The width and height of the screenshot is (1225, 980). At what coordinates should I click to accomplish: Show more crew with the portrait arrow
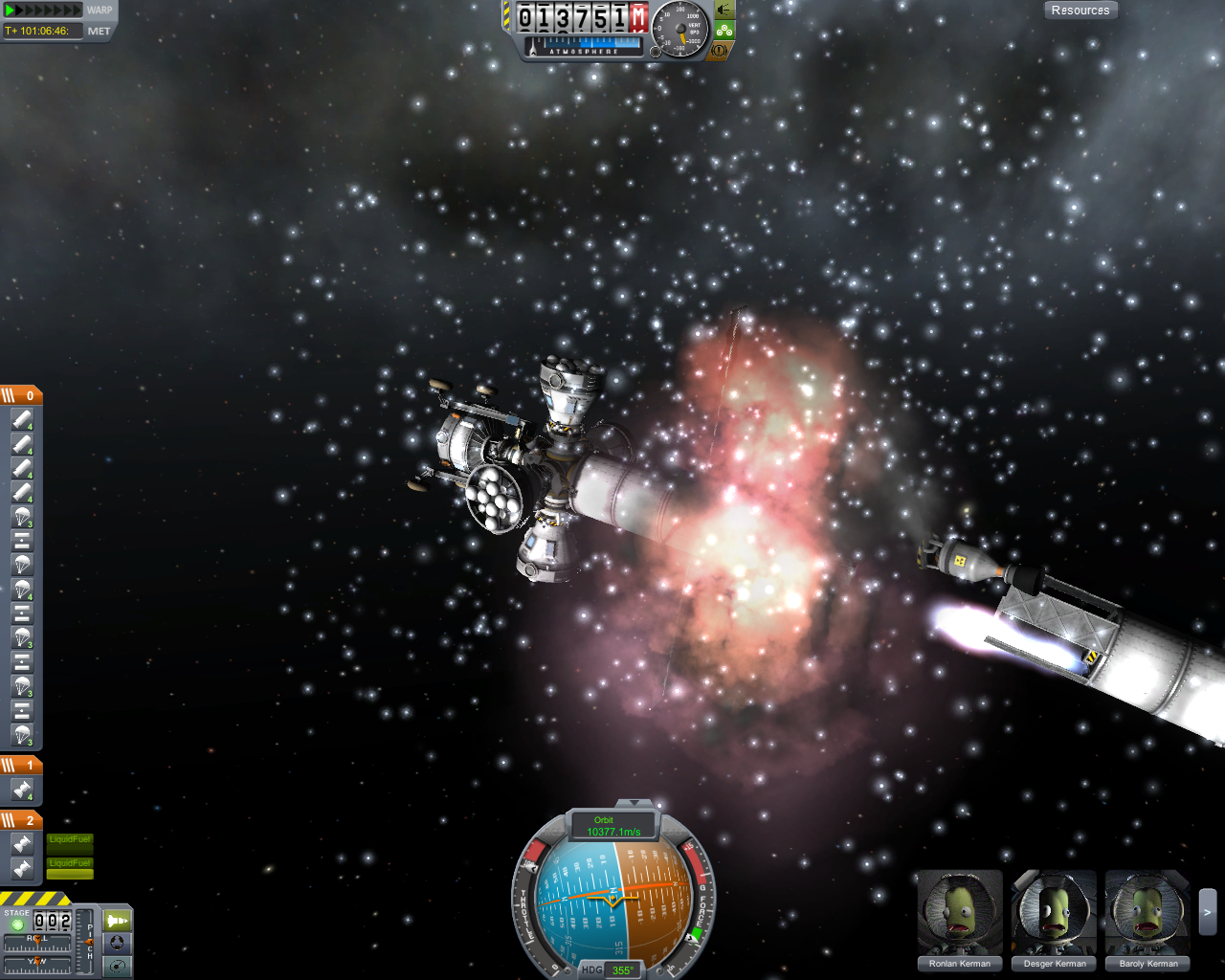[1208, 913]
